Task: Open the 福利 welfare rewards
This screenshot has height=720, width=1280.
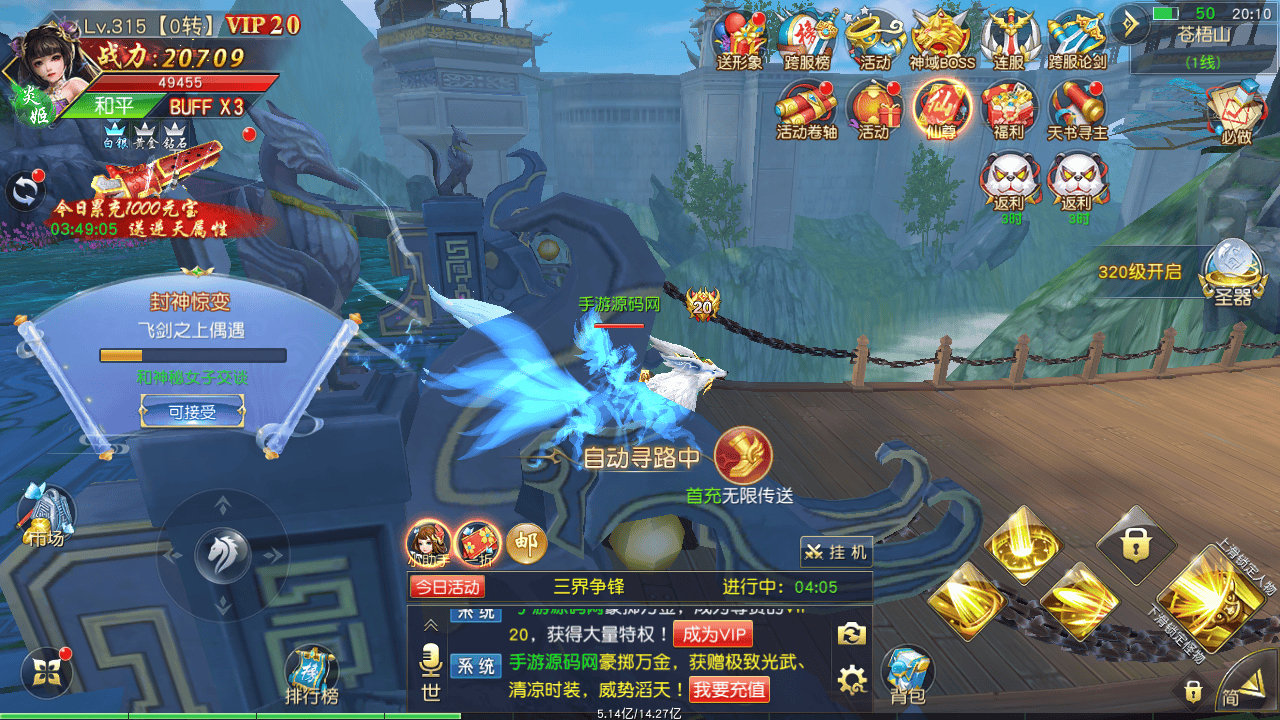Action: coord(1008,108)
